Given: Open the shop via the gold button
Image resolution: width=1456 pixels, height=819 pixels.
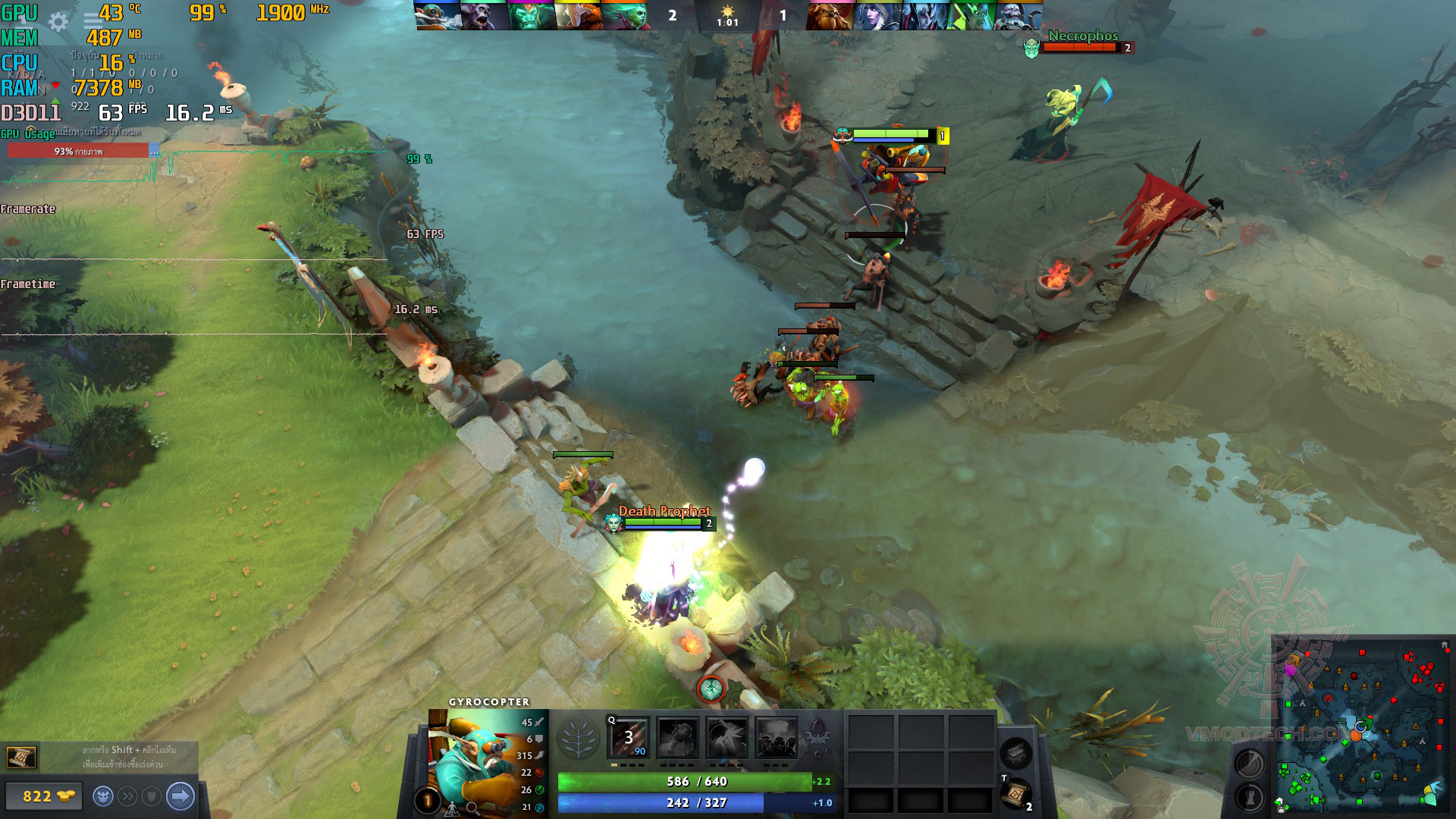Looking at the screenshot, I should 44,796.
